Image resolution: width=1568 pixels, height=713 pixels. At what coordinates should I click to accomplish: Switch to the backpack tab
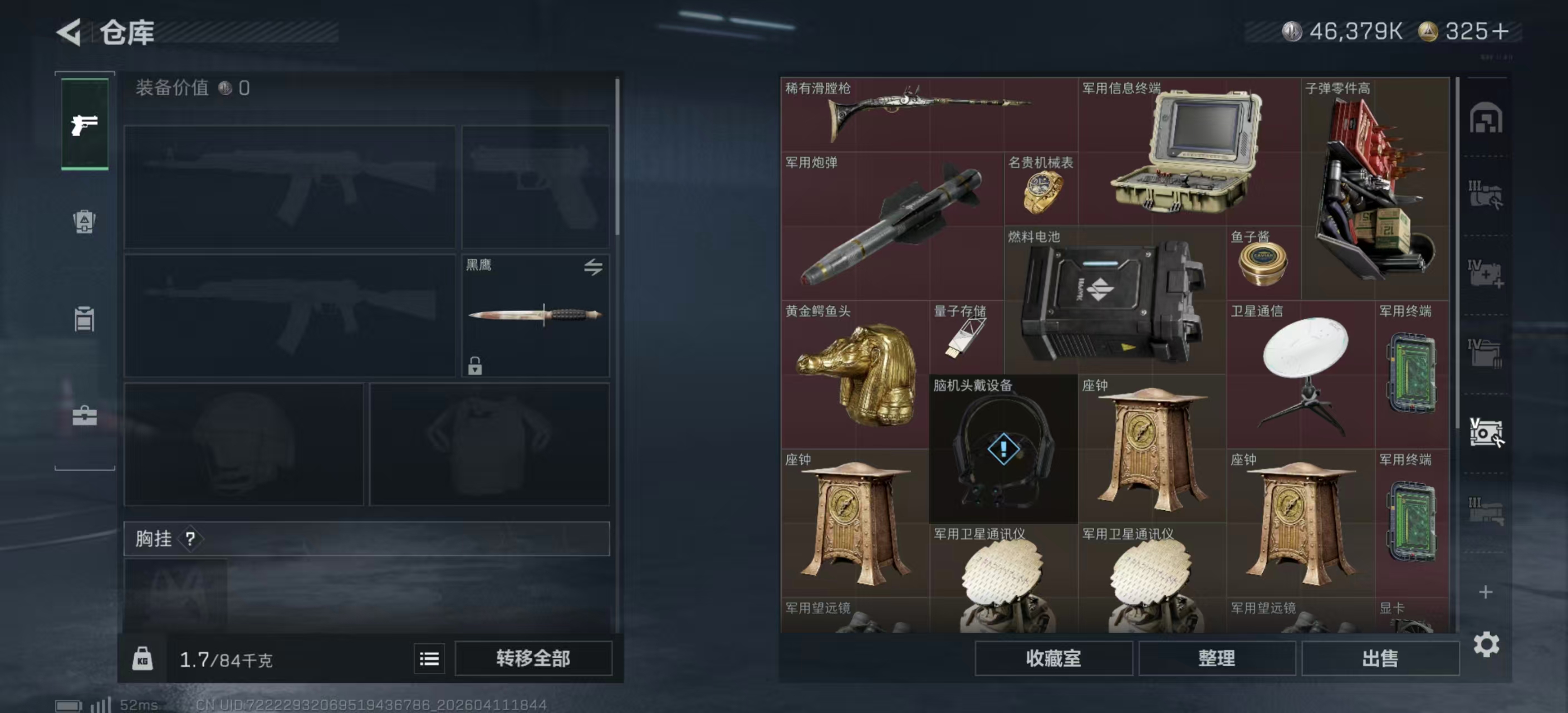click(85, 221)
